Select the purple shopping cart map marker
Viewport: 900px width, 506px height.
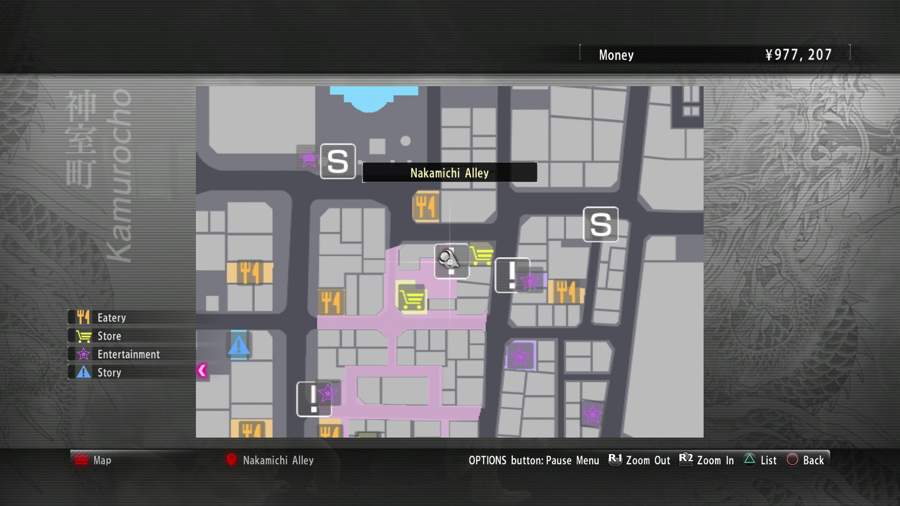pos(308,158)
